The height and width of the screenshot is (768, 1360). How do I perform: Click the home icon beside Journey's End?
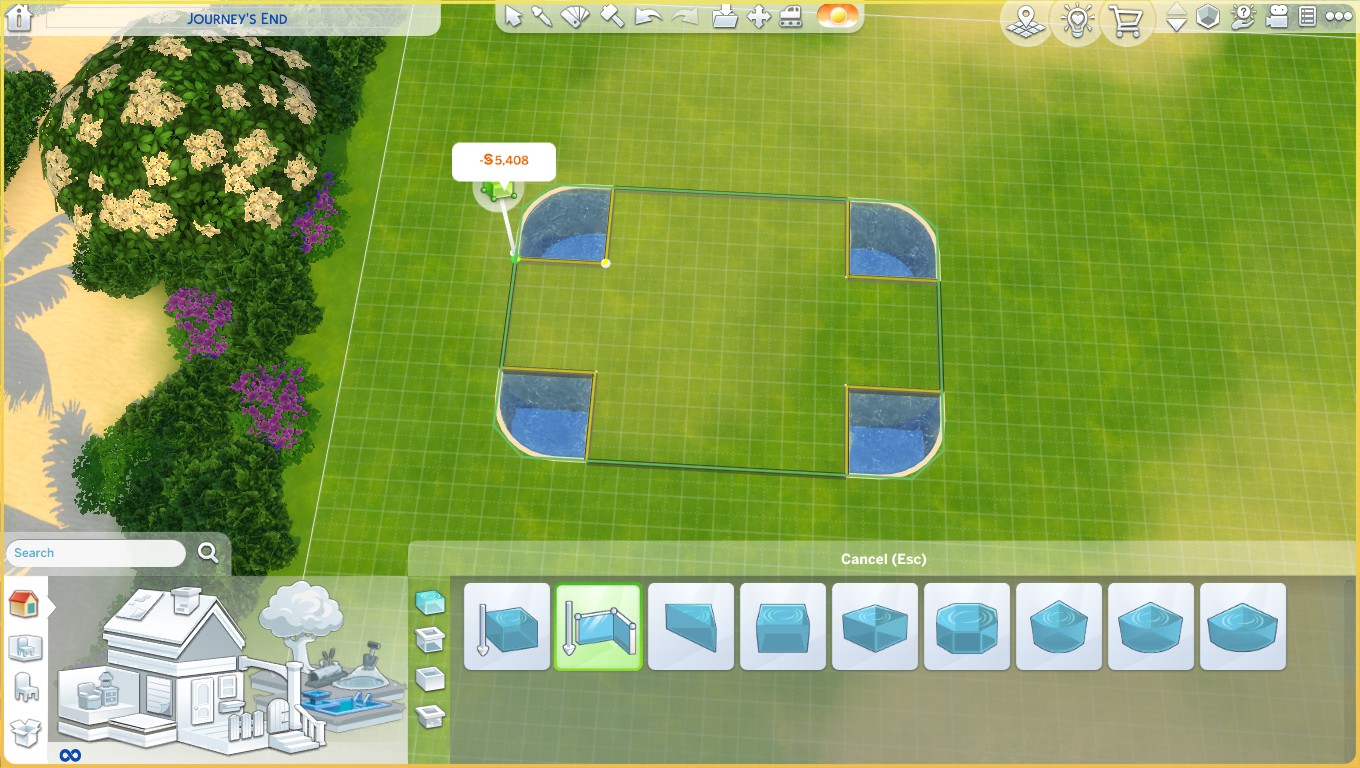click(x=19, y=17)
